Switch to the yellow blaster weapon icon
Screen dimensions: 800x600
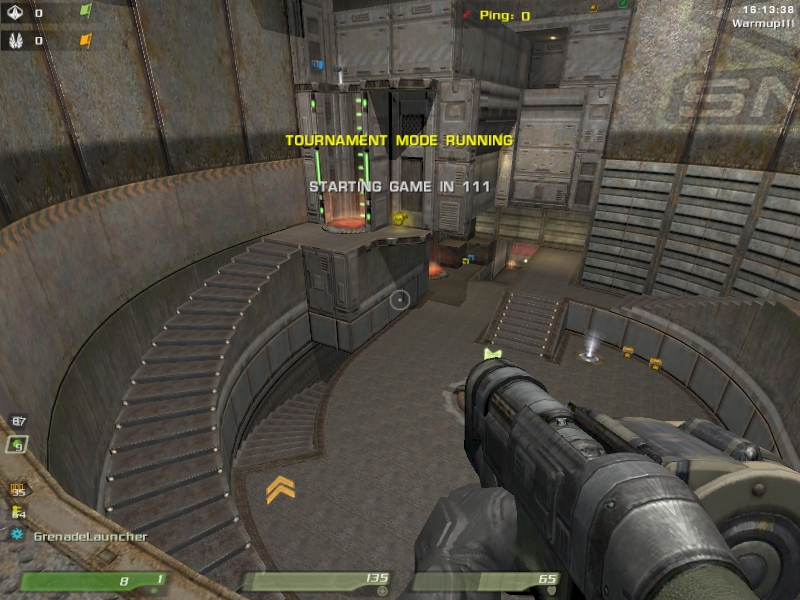pyautogui.click(x=17, y=513)
